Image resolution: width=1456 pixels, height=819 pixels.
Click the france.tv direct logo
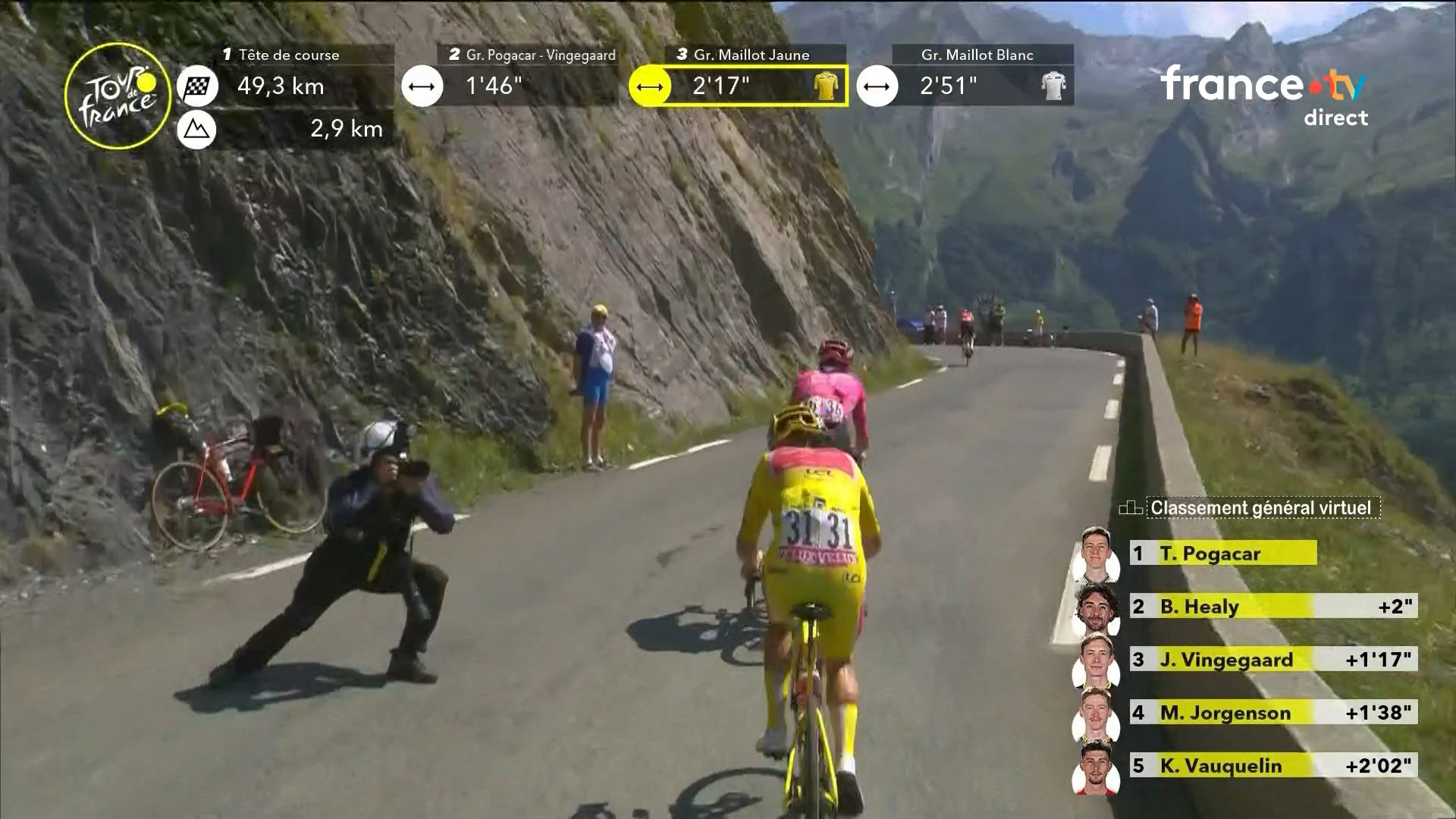(1263, 95)
